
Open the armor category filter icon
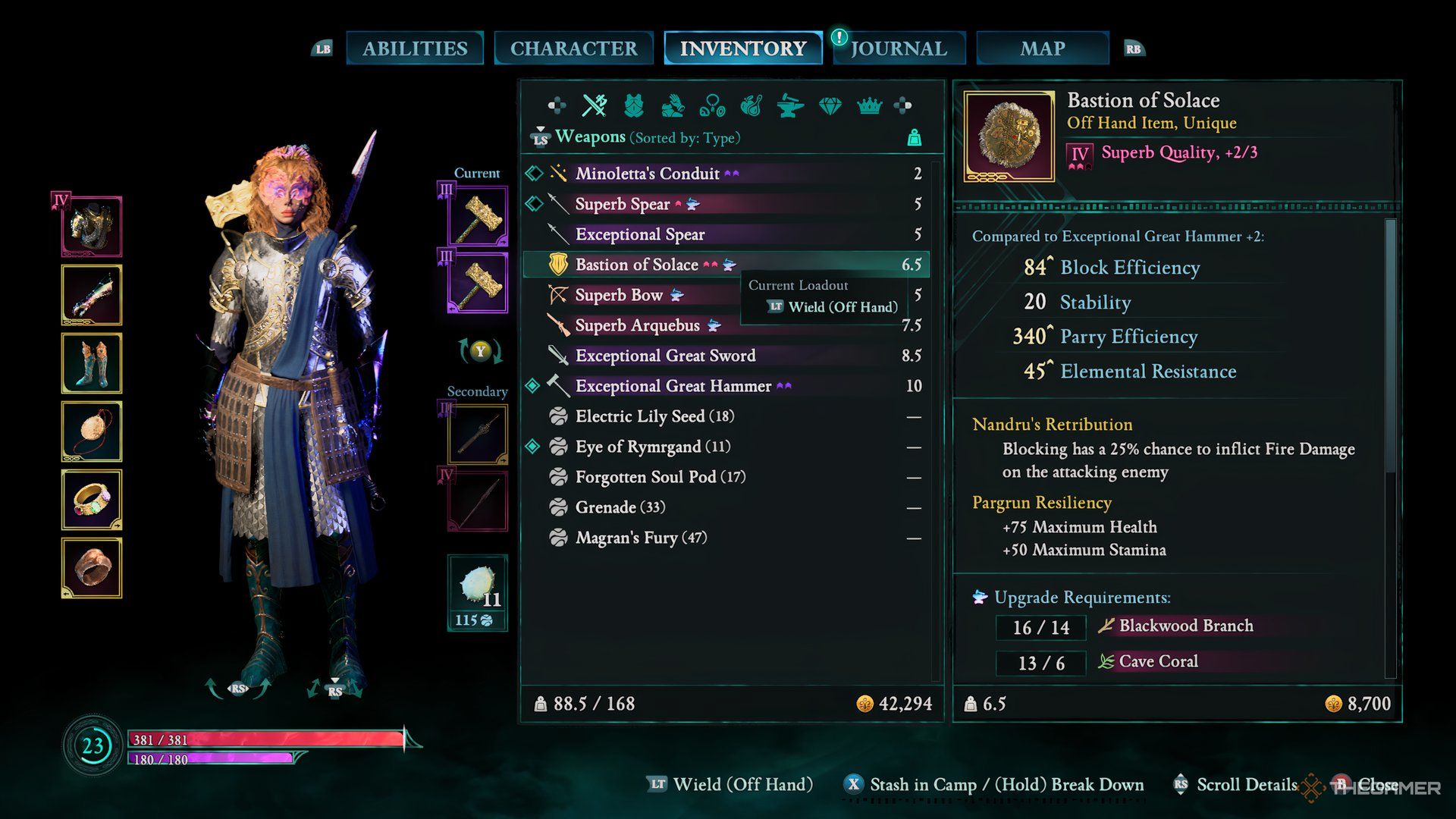[x=633, y=106]
